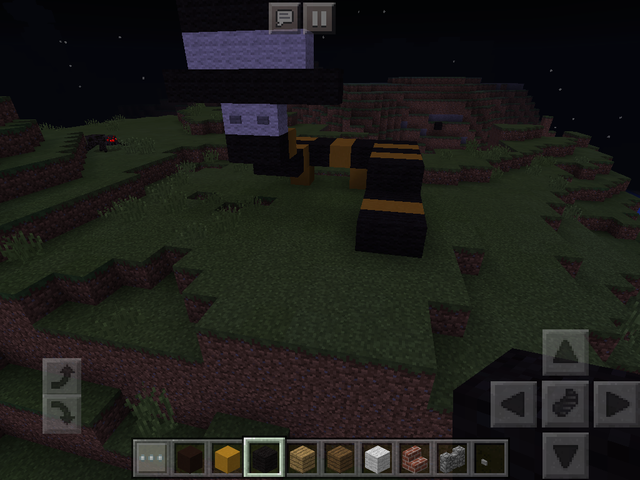
Task: Strafe left with the left arrow button
Action: pos(515,404)
